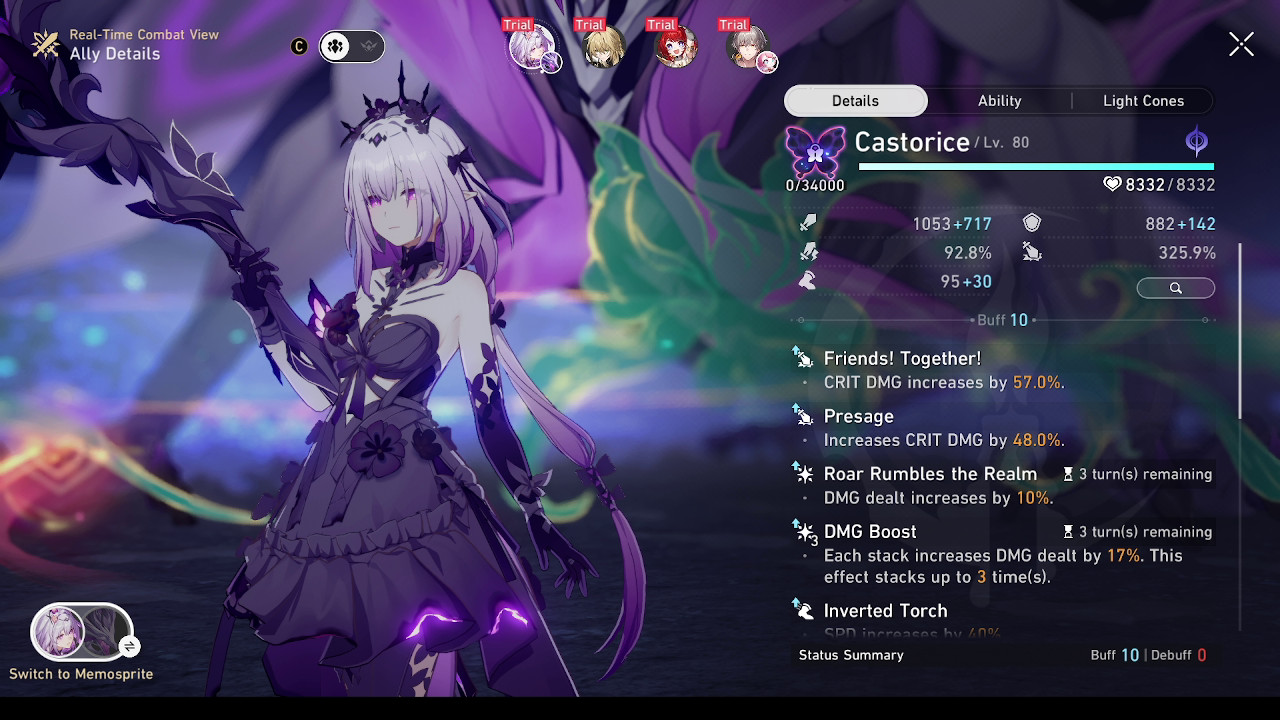Click the Inverted Torch buff icon

point(806,610)
